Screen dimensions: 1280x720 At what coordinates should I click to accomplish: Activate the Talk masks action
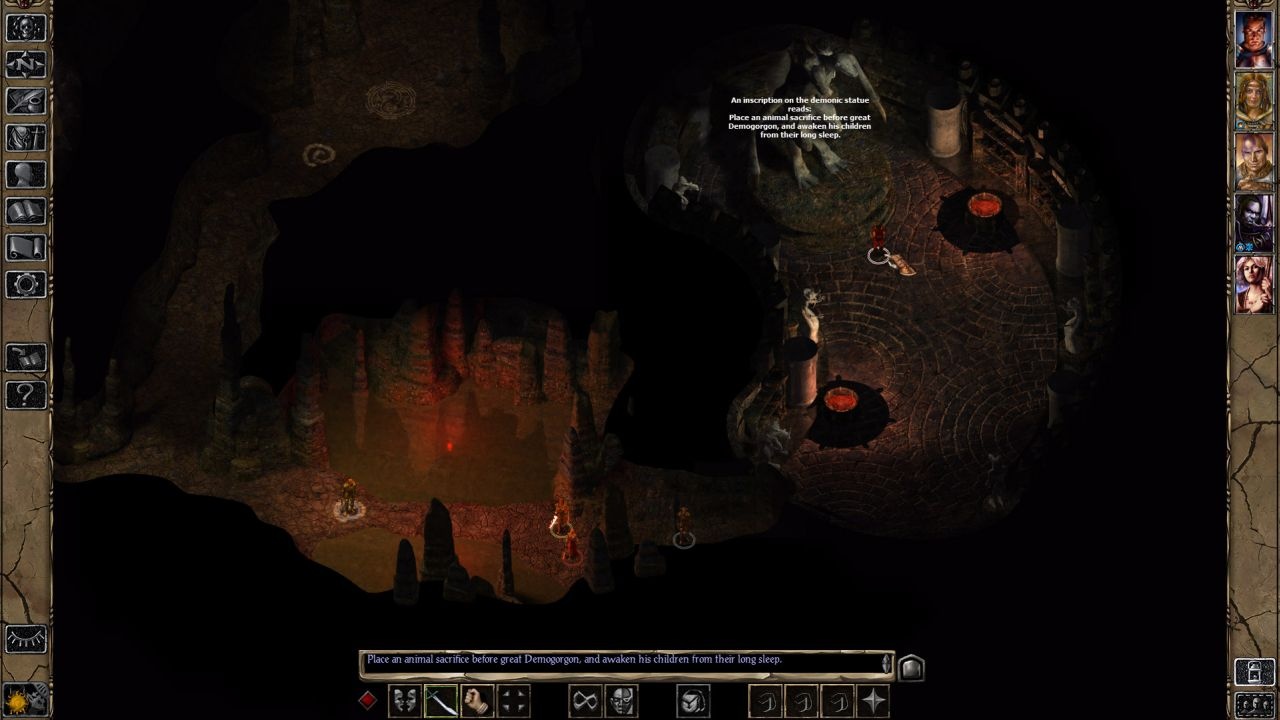pyautogui.click(x=404, y=701)
